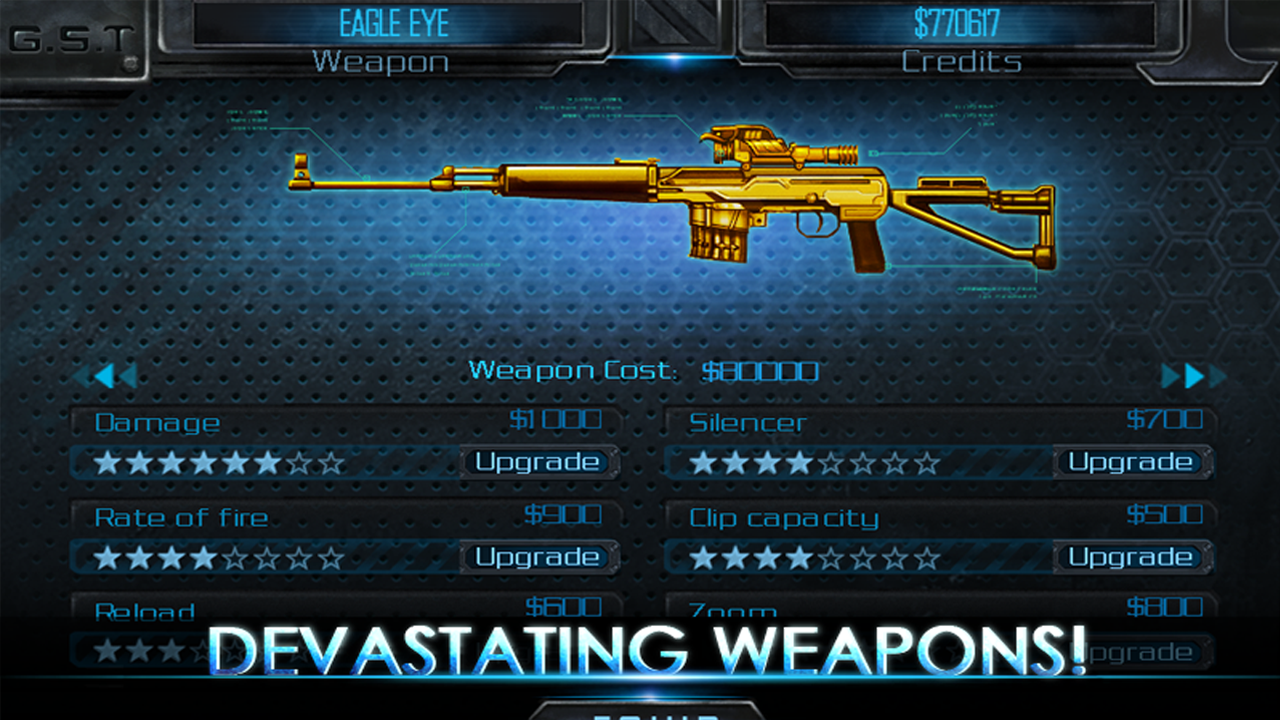Upgrade the Clip capacity stat
Image resolution: width=1280 pixels, height=720 pixels.
click(x=1133, y=557)
